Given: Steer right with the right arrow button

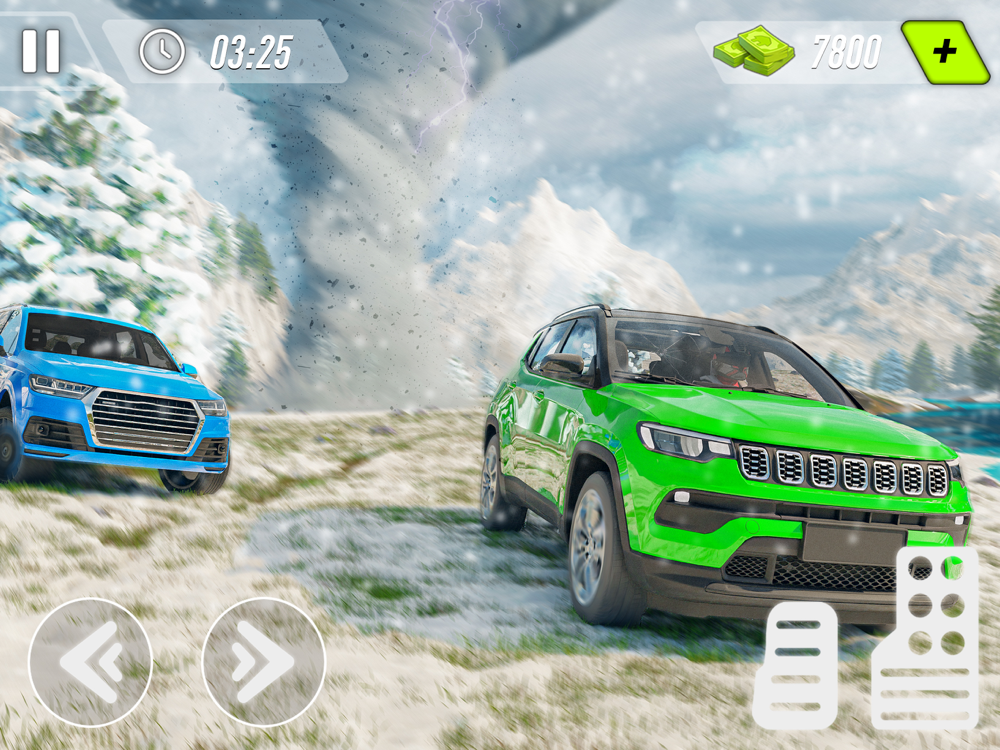Looking at the screenshot, I should pyautogui.click(x=264, y=660).
